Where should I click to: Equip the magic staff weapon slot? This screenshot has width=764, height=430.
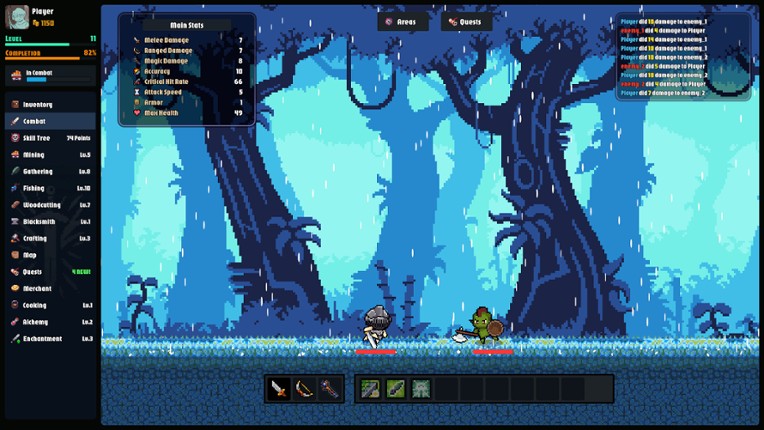(330, 389)
